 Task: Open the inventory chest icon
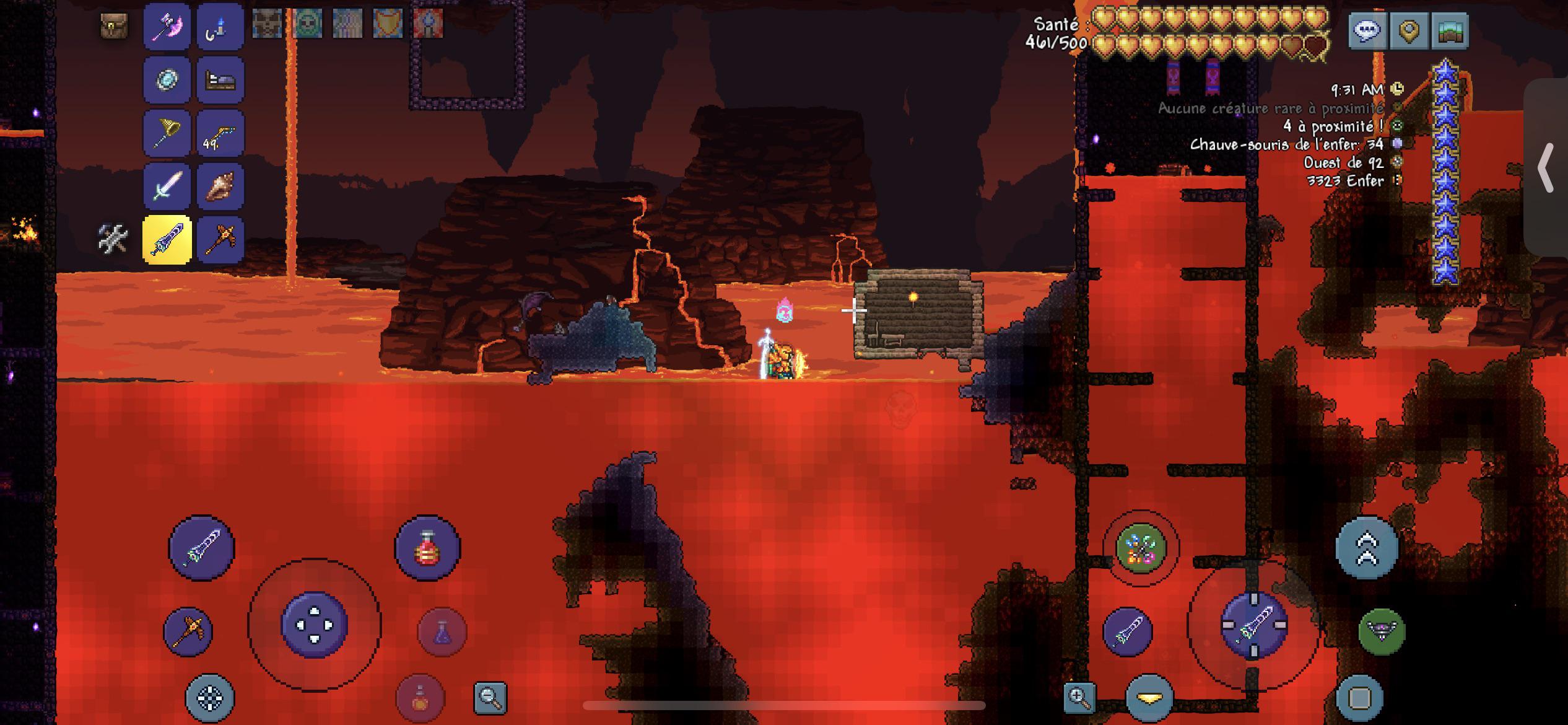click(x=115, y=27)
